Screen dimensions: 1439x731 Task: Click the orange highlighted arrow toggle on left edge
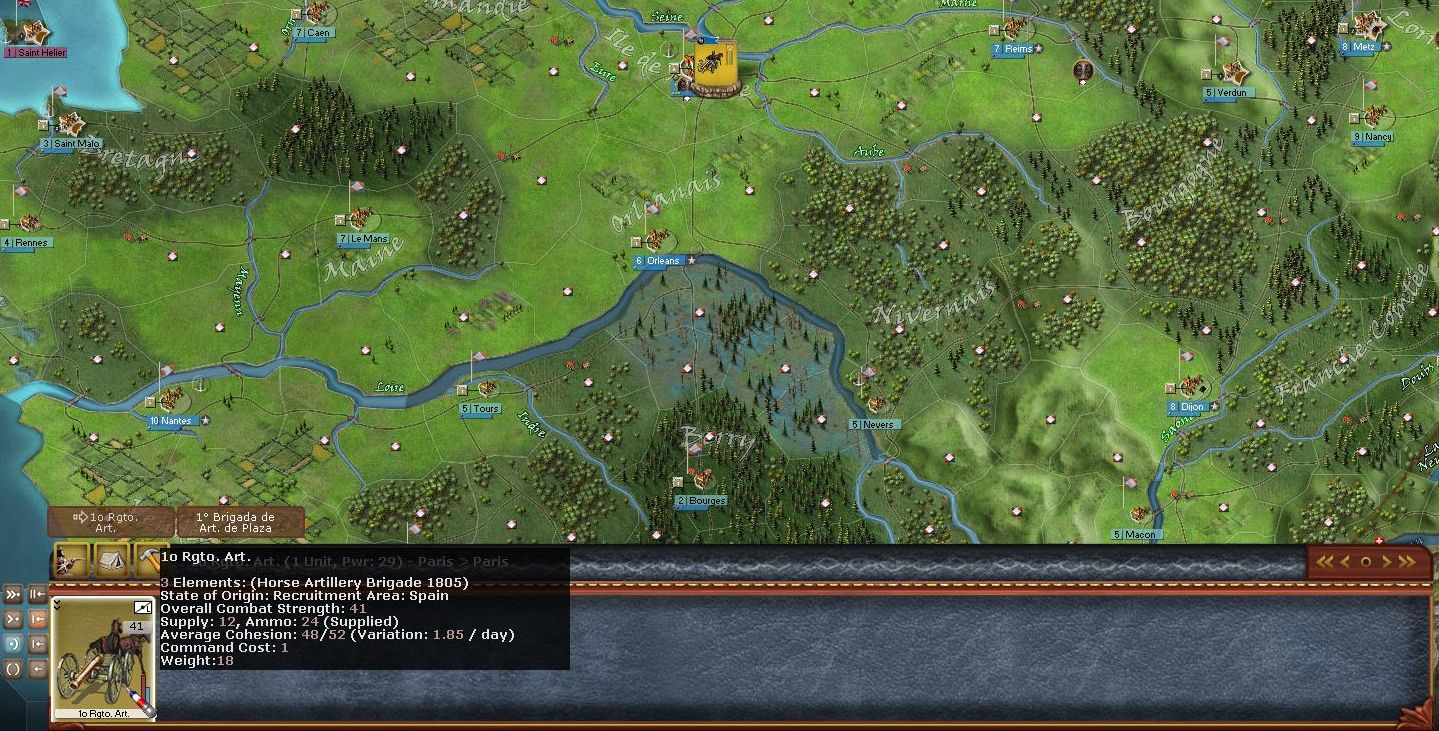(37, 619)
